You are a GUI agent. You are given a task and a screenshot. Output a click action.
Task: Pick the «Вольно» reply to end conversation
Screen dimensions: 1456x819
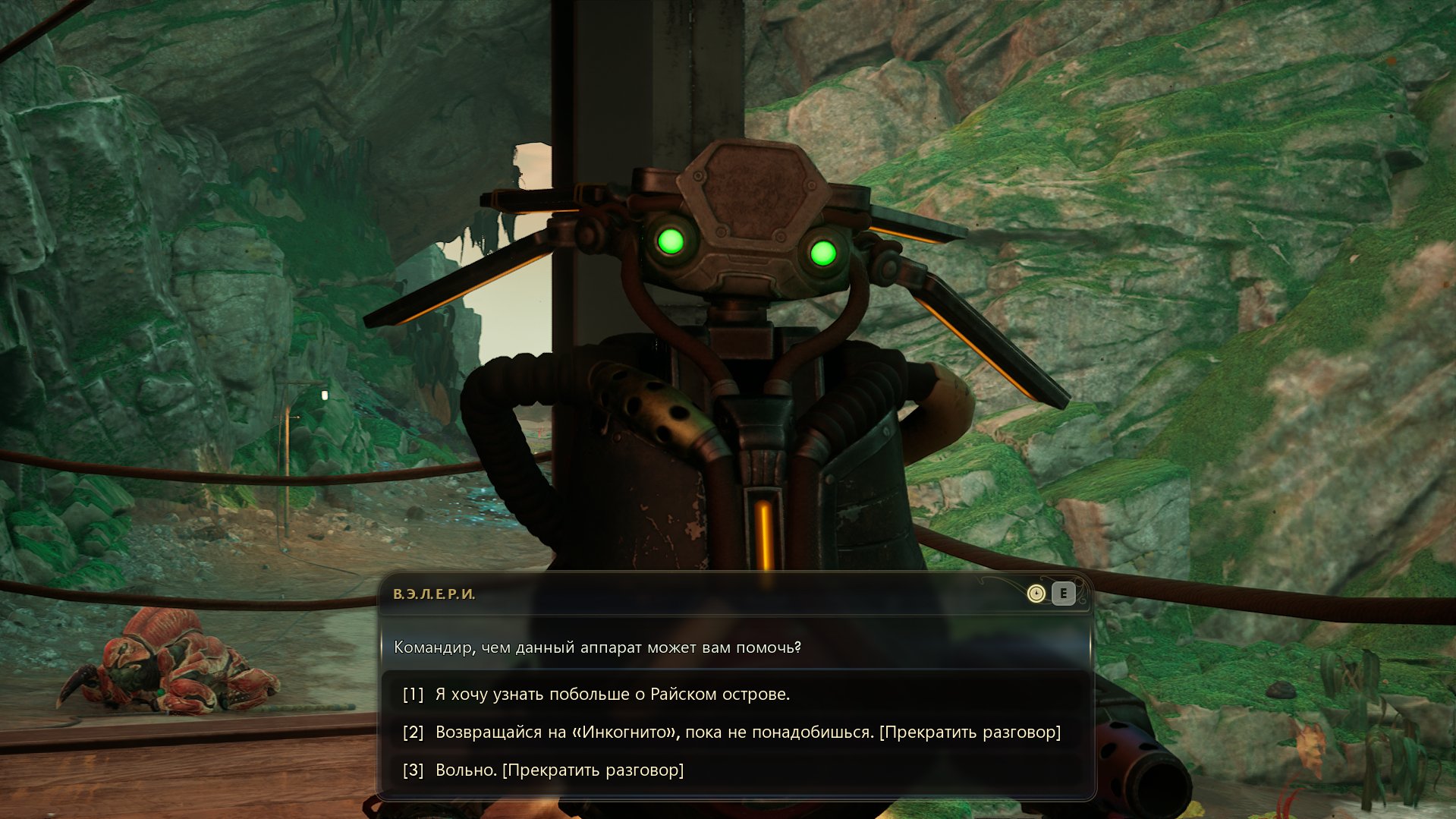coord(559,770)
